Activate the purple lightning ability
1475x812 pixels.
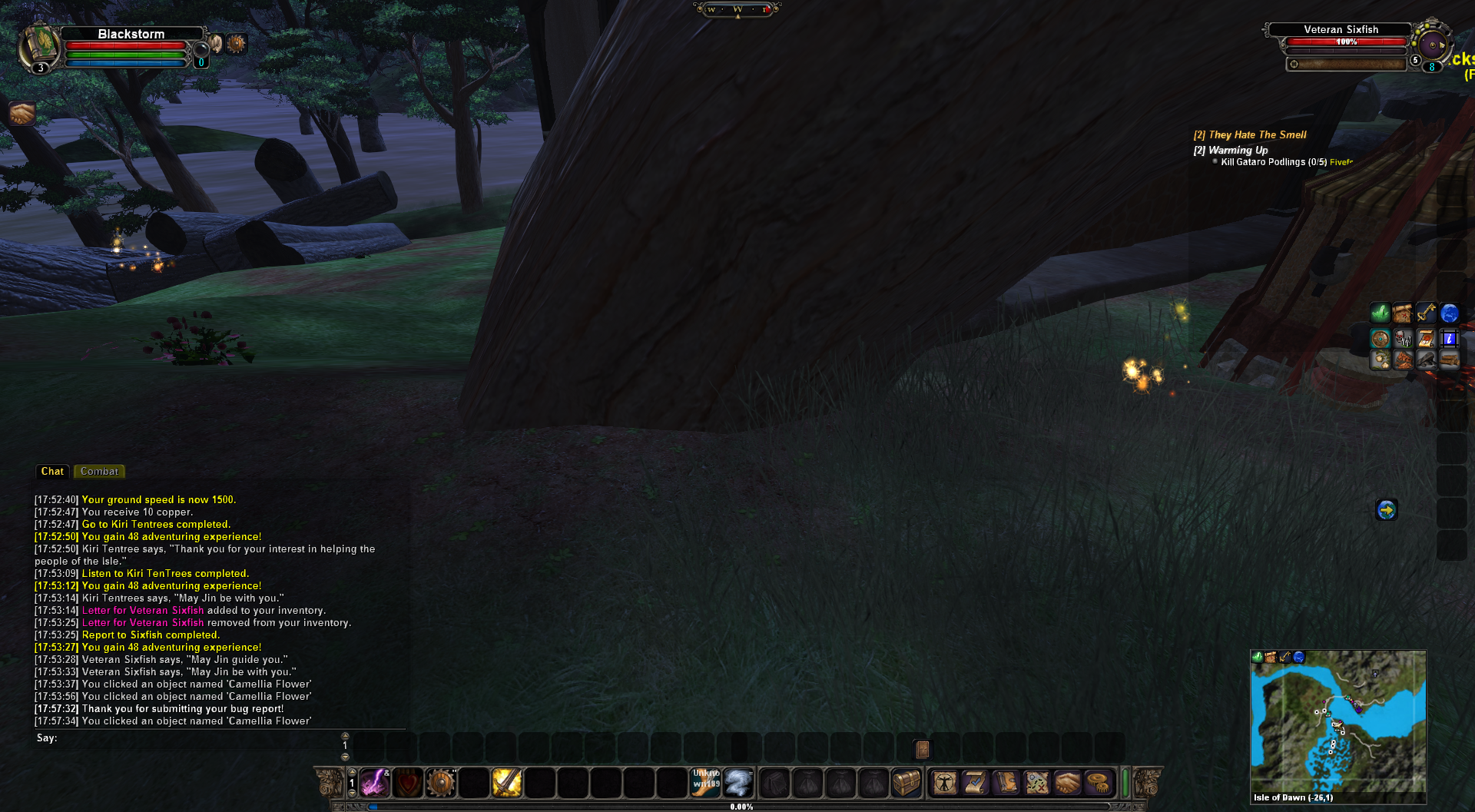point(375,783)
